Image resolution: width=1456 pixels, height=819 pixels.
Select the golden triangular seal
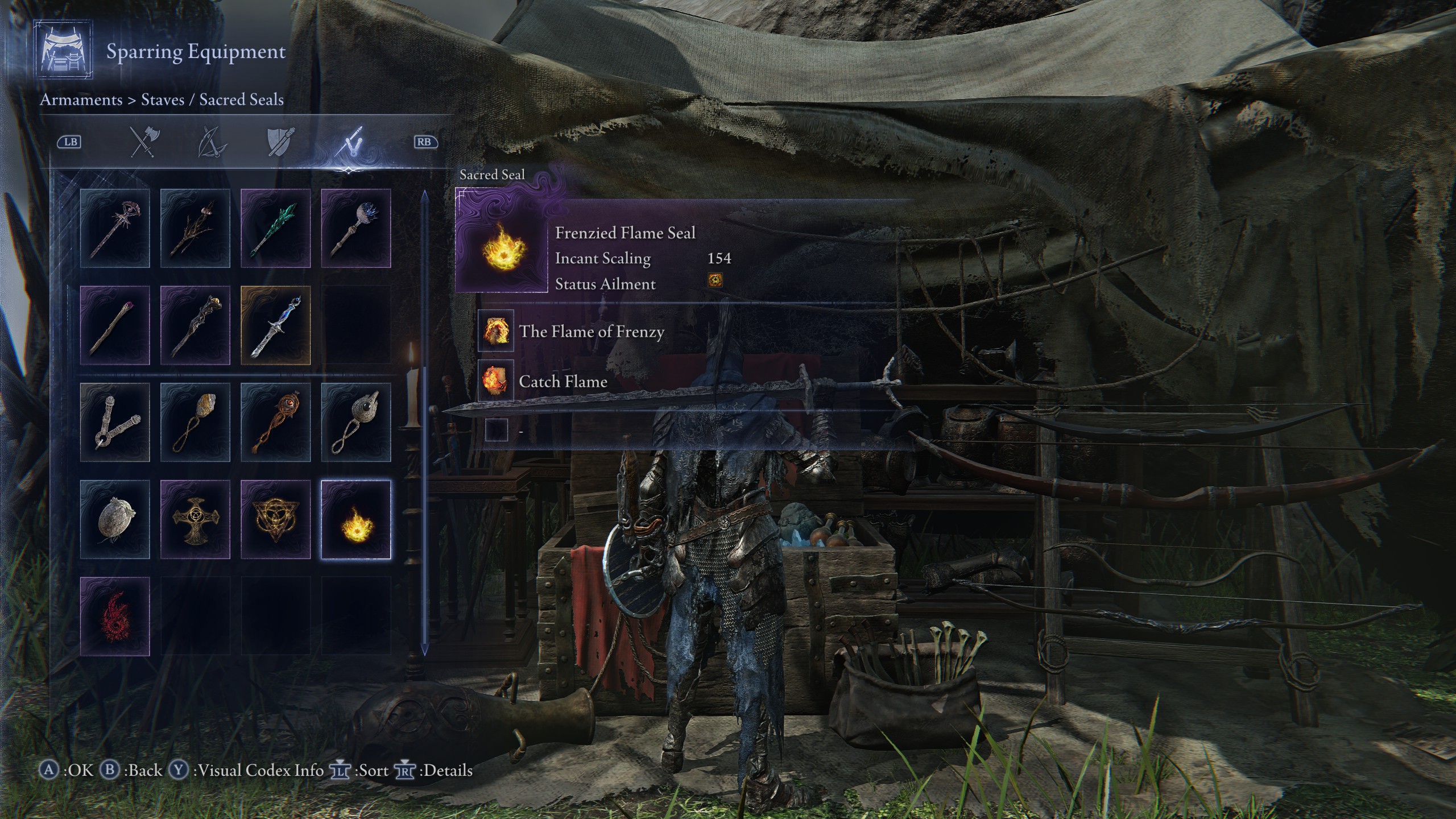tap(276, 519)
